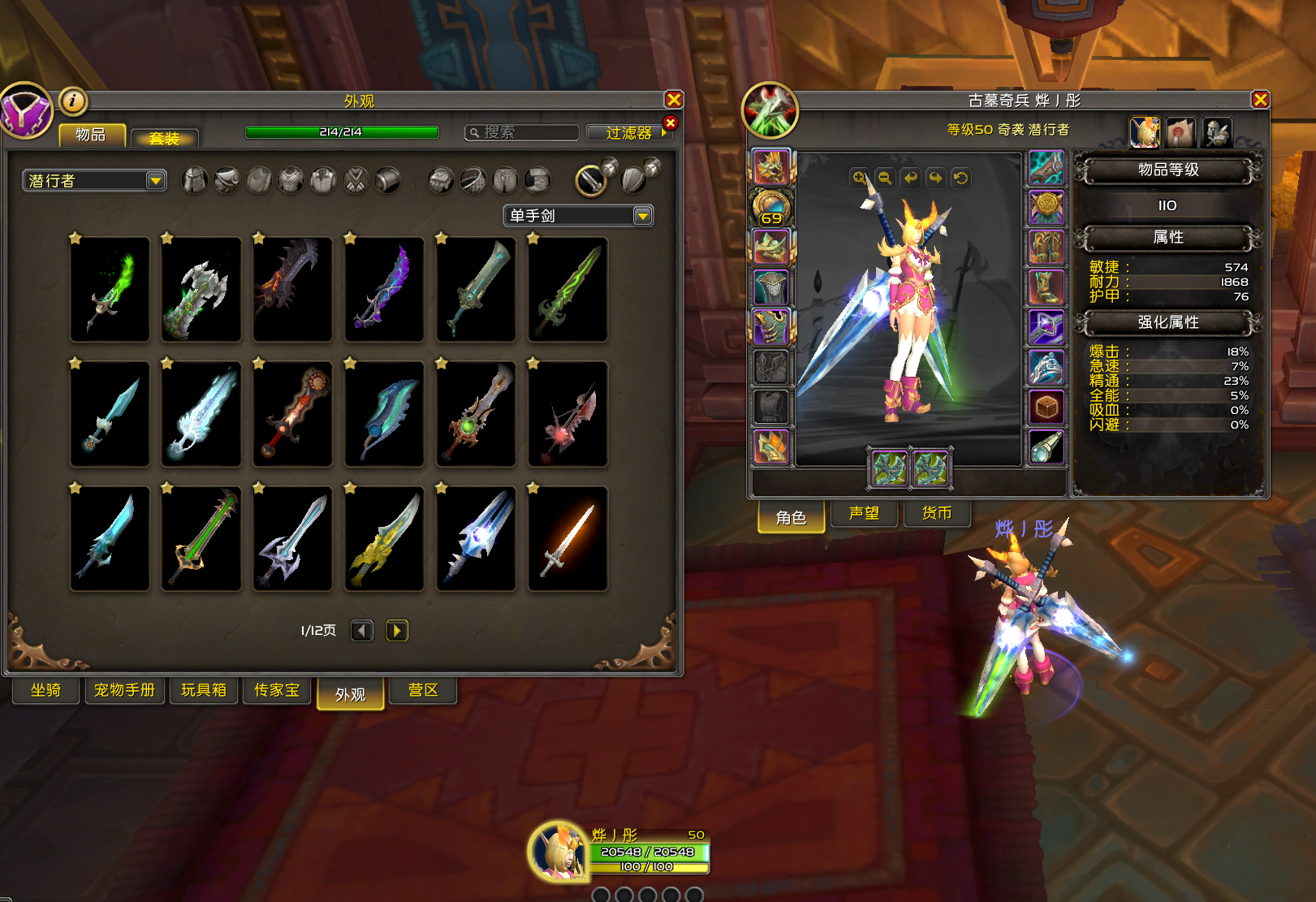This screenshot has width=1316, height=902.
Task: Open the 潜行者 class dropdown
Action: 155,180
